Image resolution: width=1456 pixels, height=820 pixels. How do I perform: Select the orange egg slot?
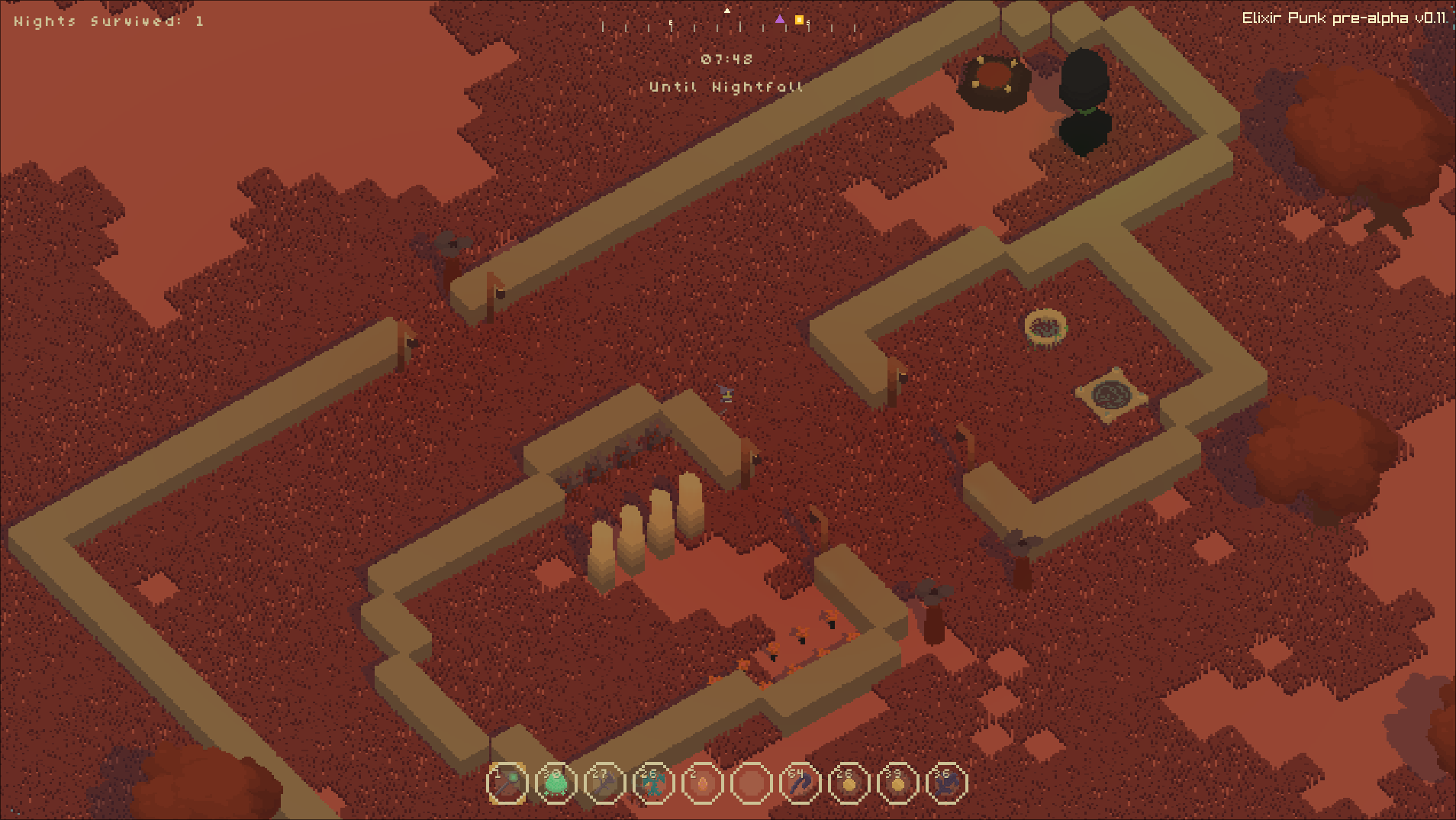703,783
